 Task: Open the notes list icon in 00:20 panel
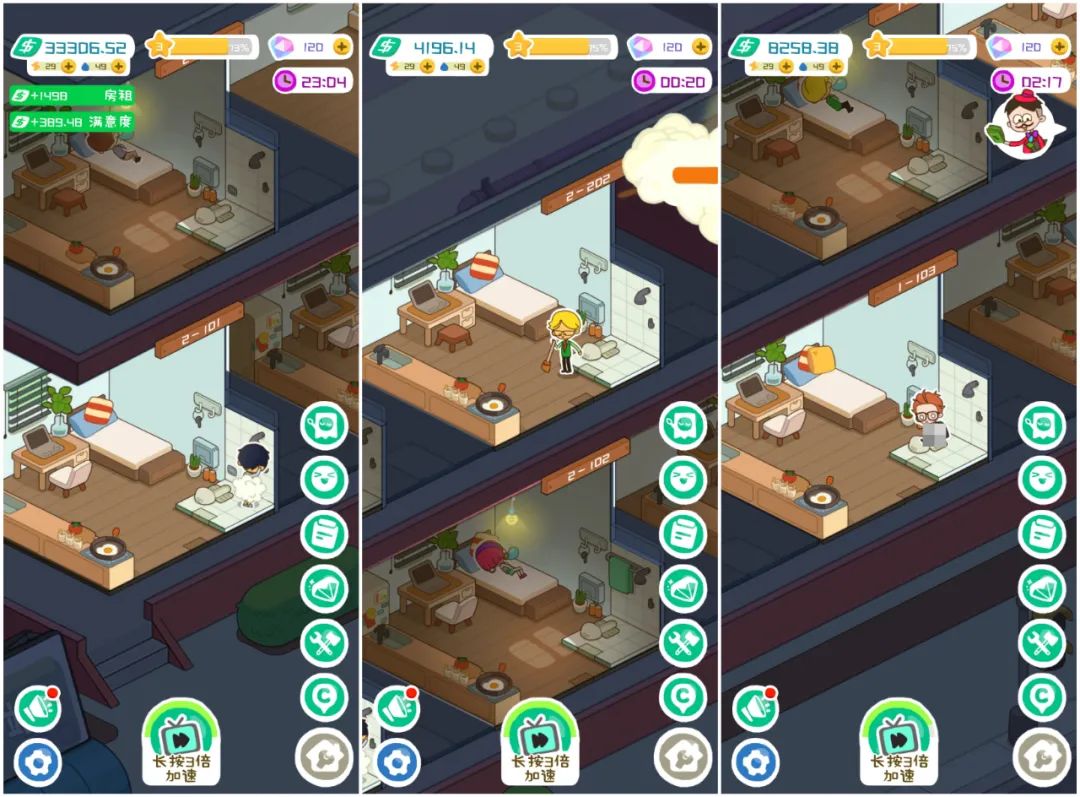684,534
